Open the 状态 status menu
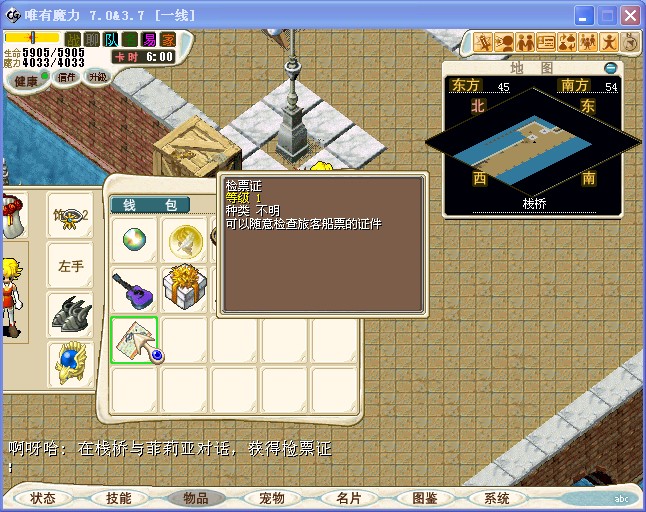This screenshot has width=646, height=512. [x=43, y=498]
